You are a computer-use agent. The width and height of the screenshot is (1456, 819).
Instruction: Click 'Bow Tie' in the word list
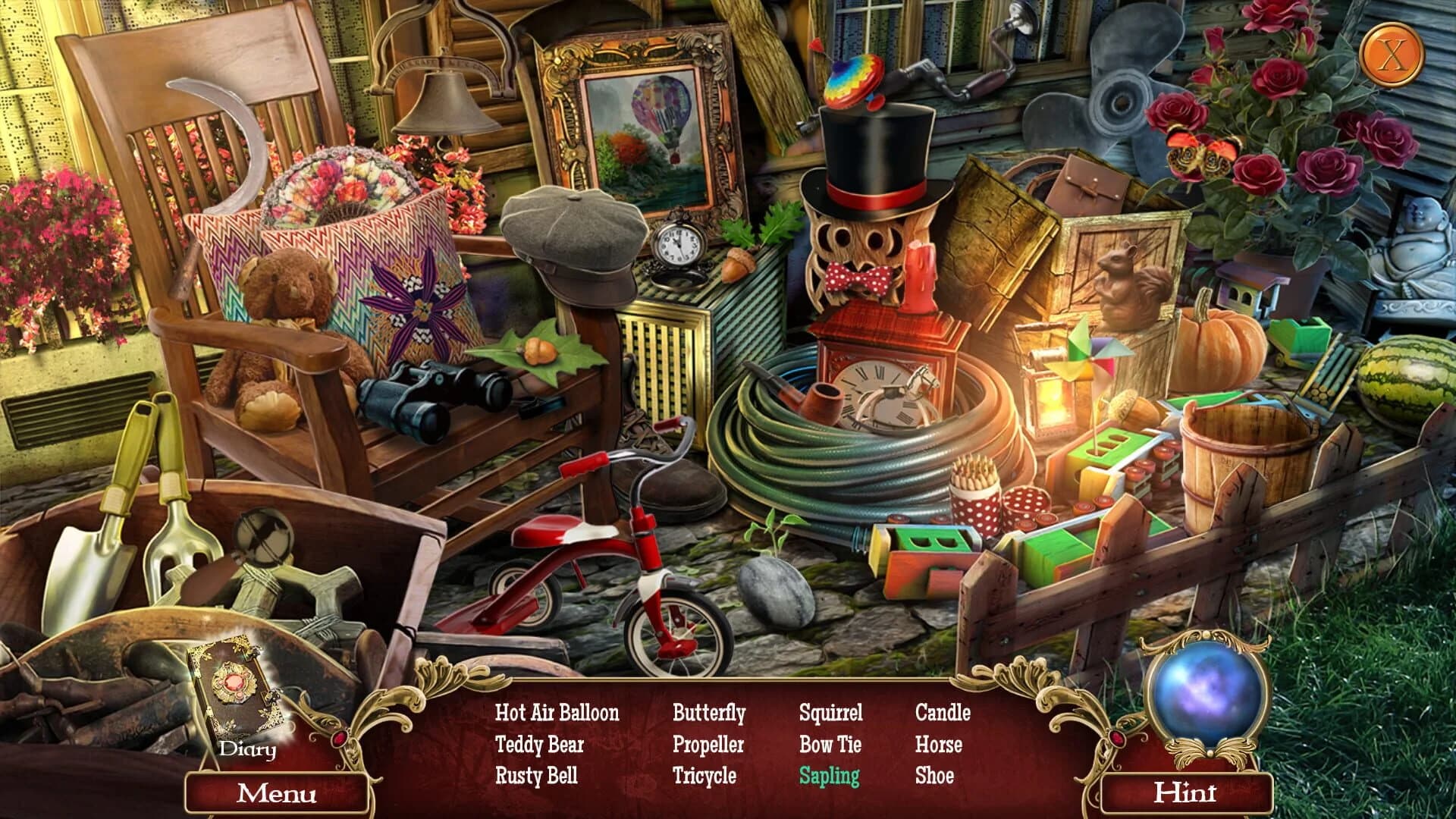tap(829, 745)
